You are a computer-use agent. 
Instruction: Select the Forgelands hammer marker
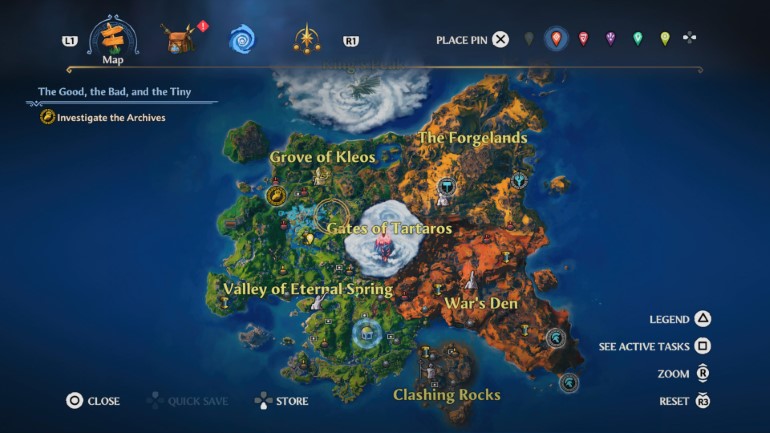point(446,185)
